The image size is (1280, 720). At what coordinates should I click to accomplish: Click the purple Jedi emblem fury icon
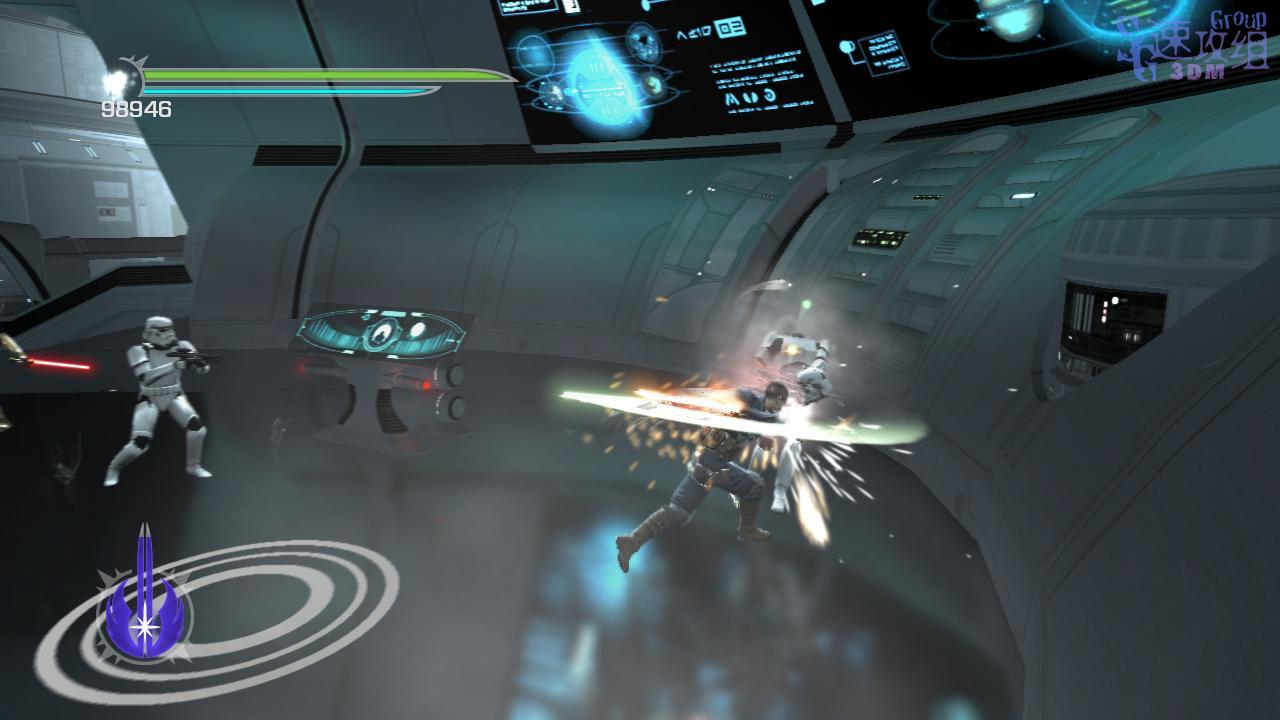click(x=145, y=599)
